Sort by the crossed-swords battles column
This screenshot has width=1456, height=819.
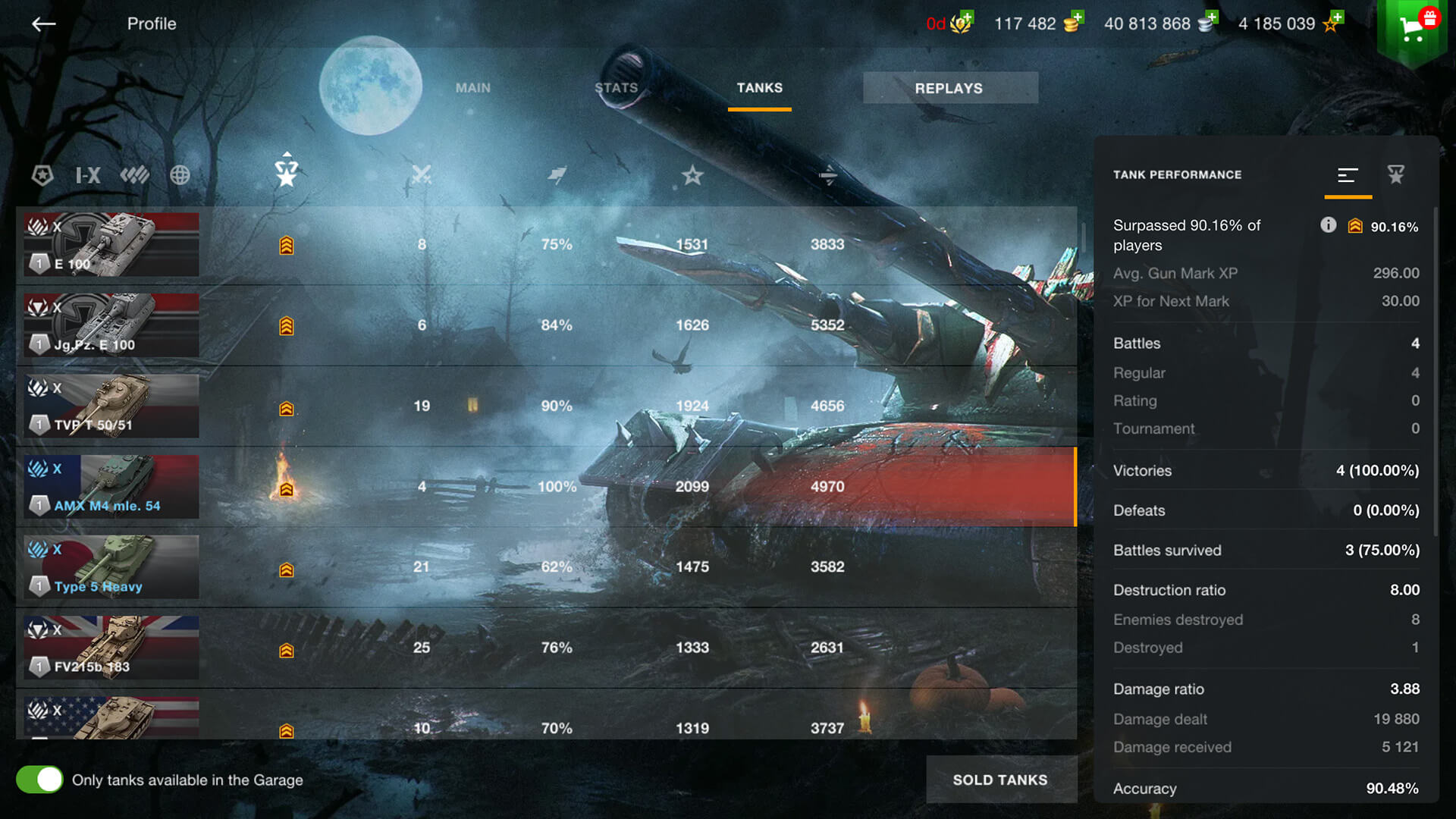[421, 175]
